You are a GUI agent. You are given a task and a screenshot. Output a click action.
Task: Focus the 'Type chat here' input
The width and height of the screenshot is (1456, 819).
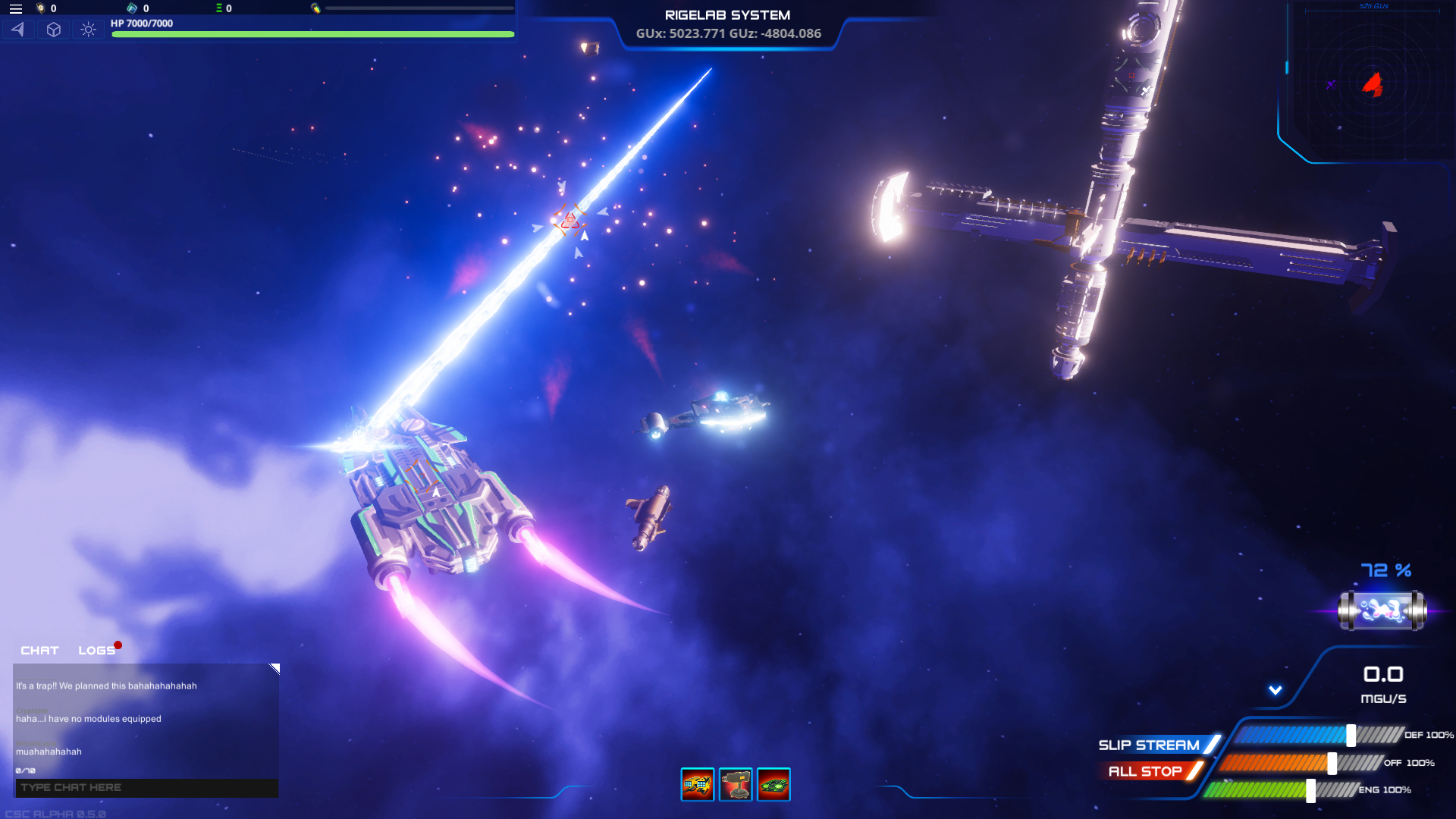pos(146,788)
